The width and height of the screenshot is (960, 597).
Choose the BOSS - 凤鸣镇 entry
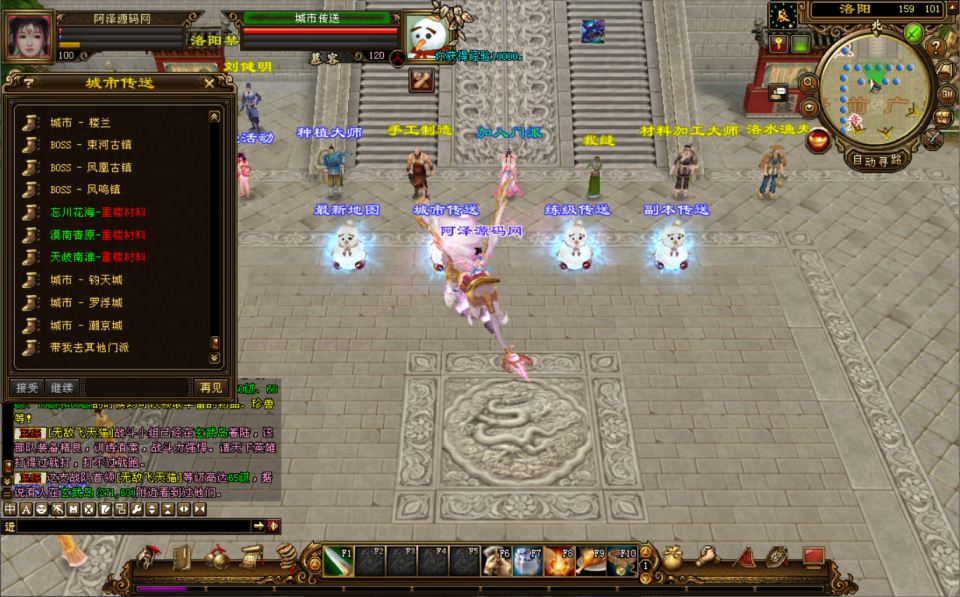pos(86,189)
